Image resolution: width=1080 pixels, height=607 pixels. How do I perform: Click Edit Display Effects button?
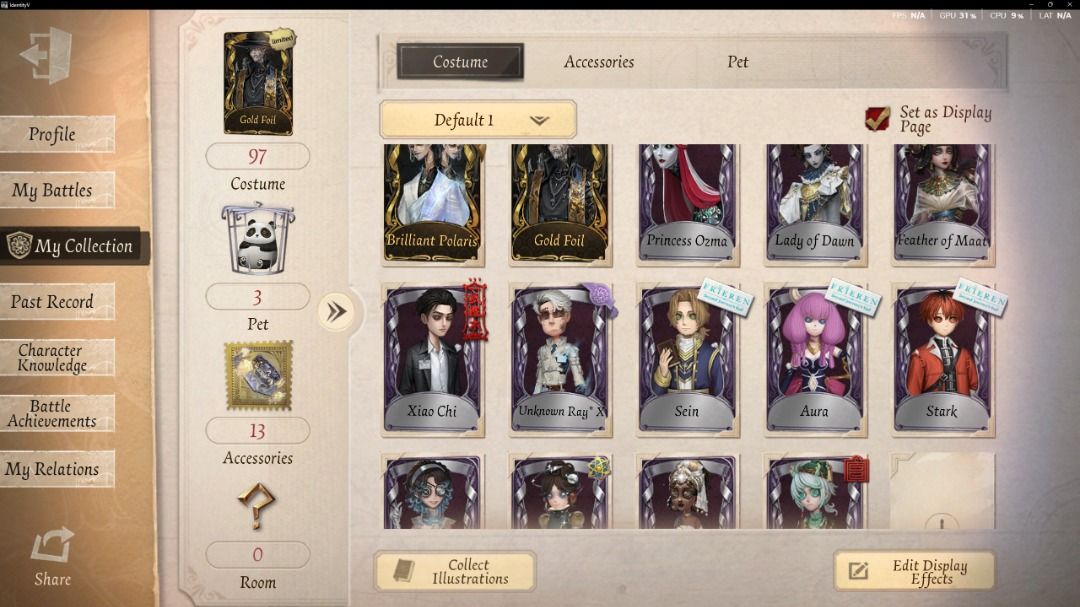click(914, 571)
